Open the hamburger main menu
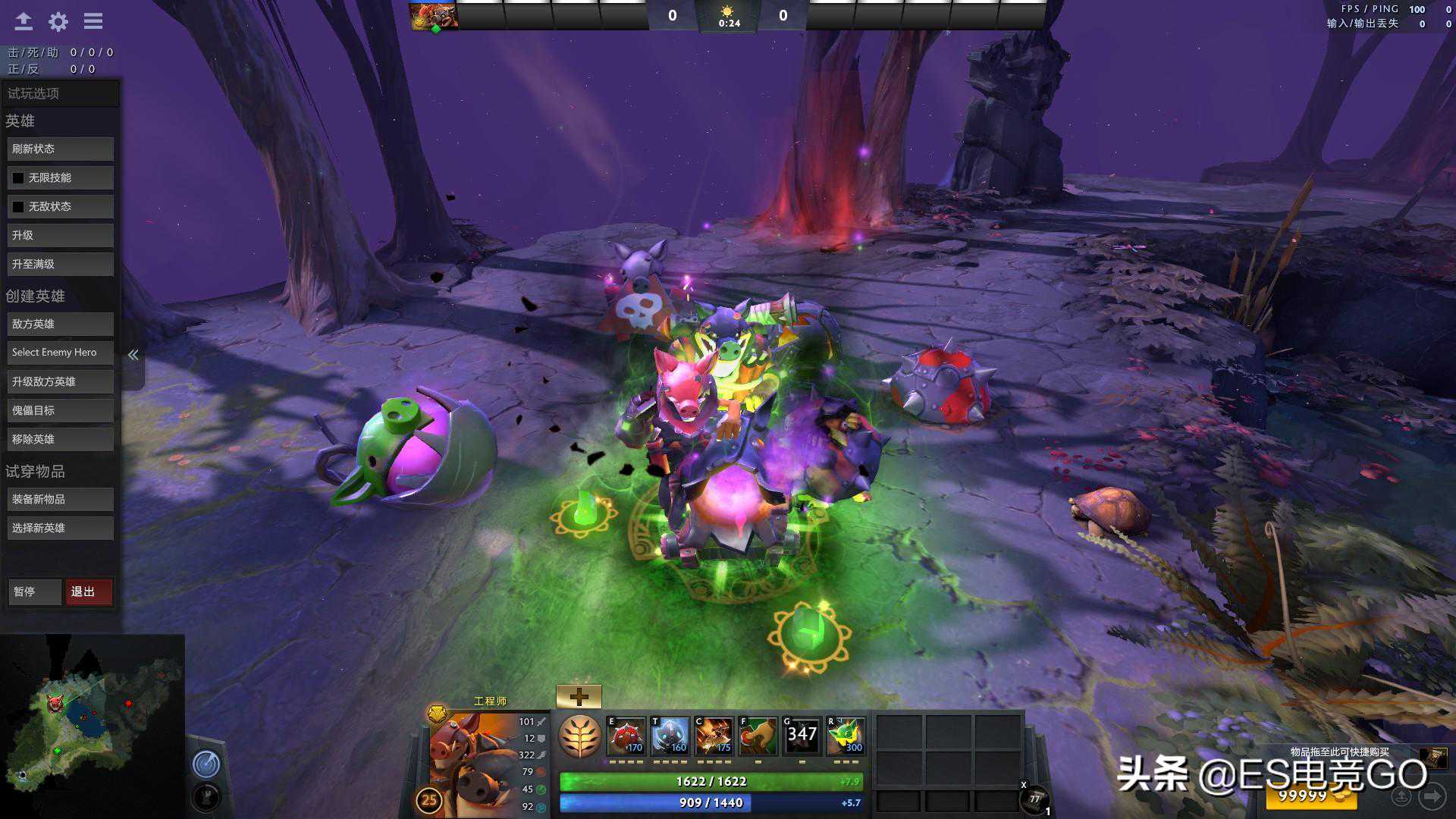This screenshot has width=1456, height=819. 93,22
